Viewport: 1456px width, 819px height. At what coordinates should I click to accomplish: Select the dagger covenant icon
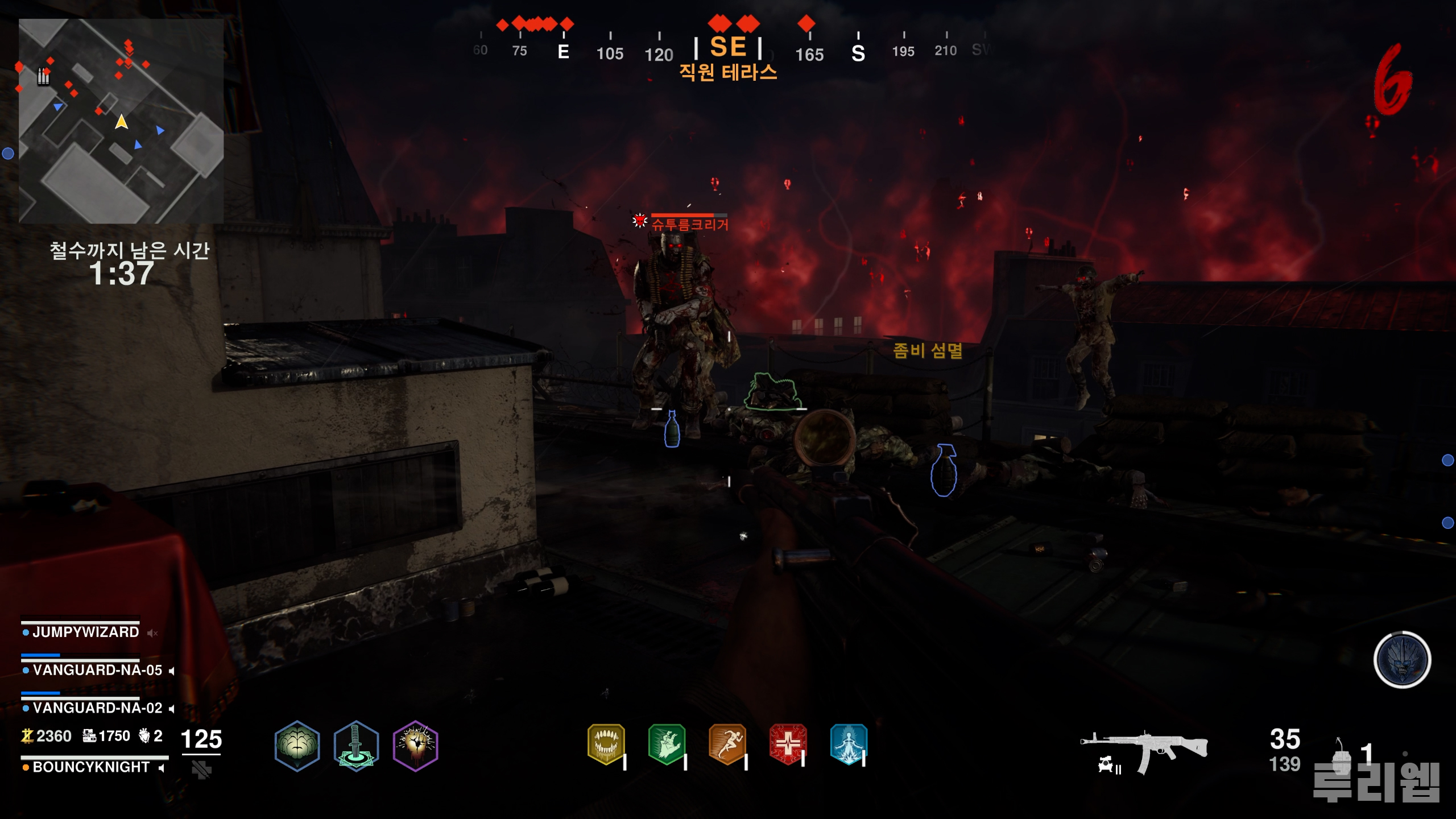356,746
